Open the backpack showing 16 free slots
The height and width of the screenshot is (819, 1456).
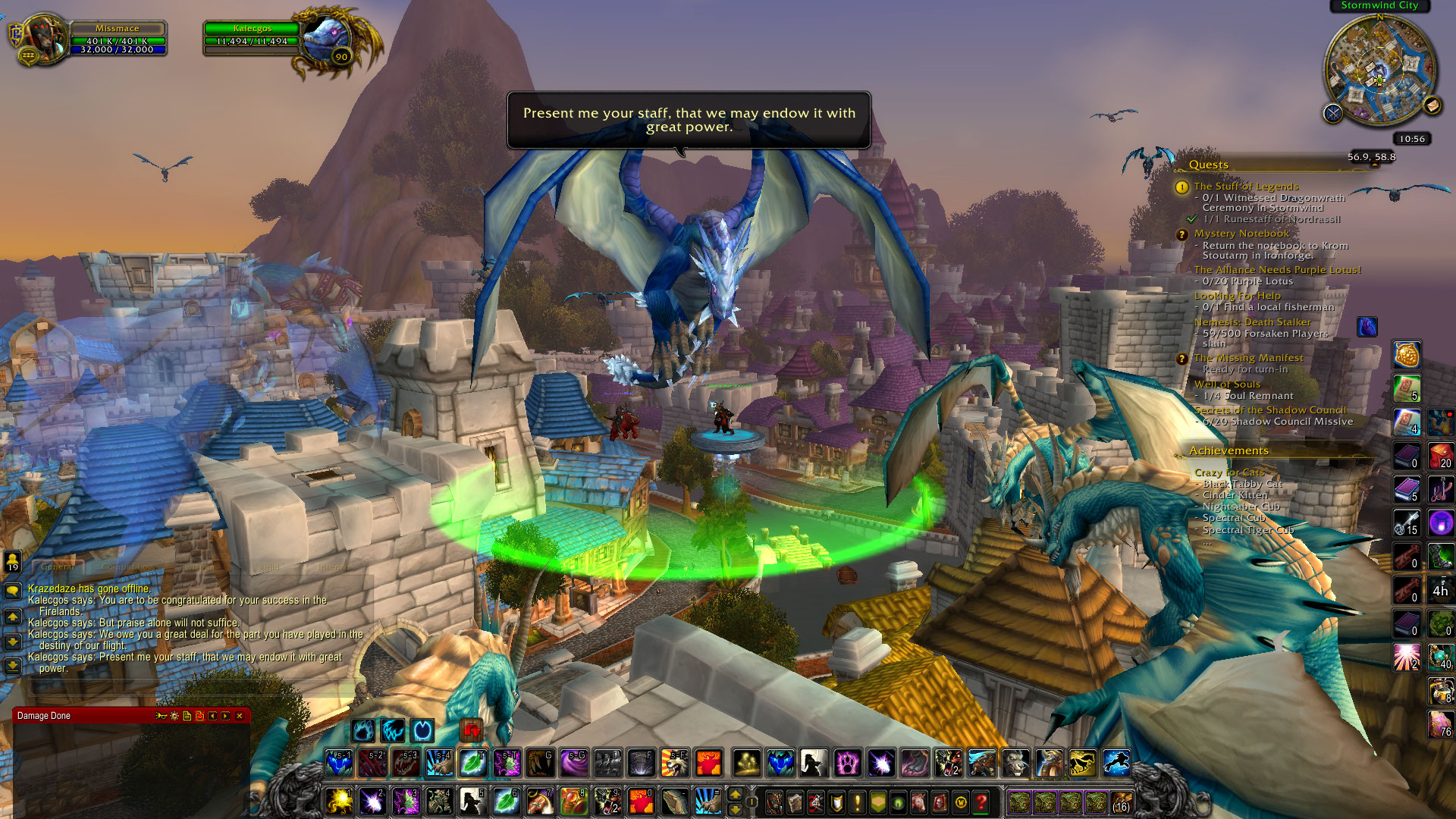tap(1121, 802)
